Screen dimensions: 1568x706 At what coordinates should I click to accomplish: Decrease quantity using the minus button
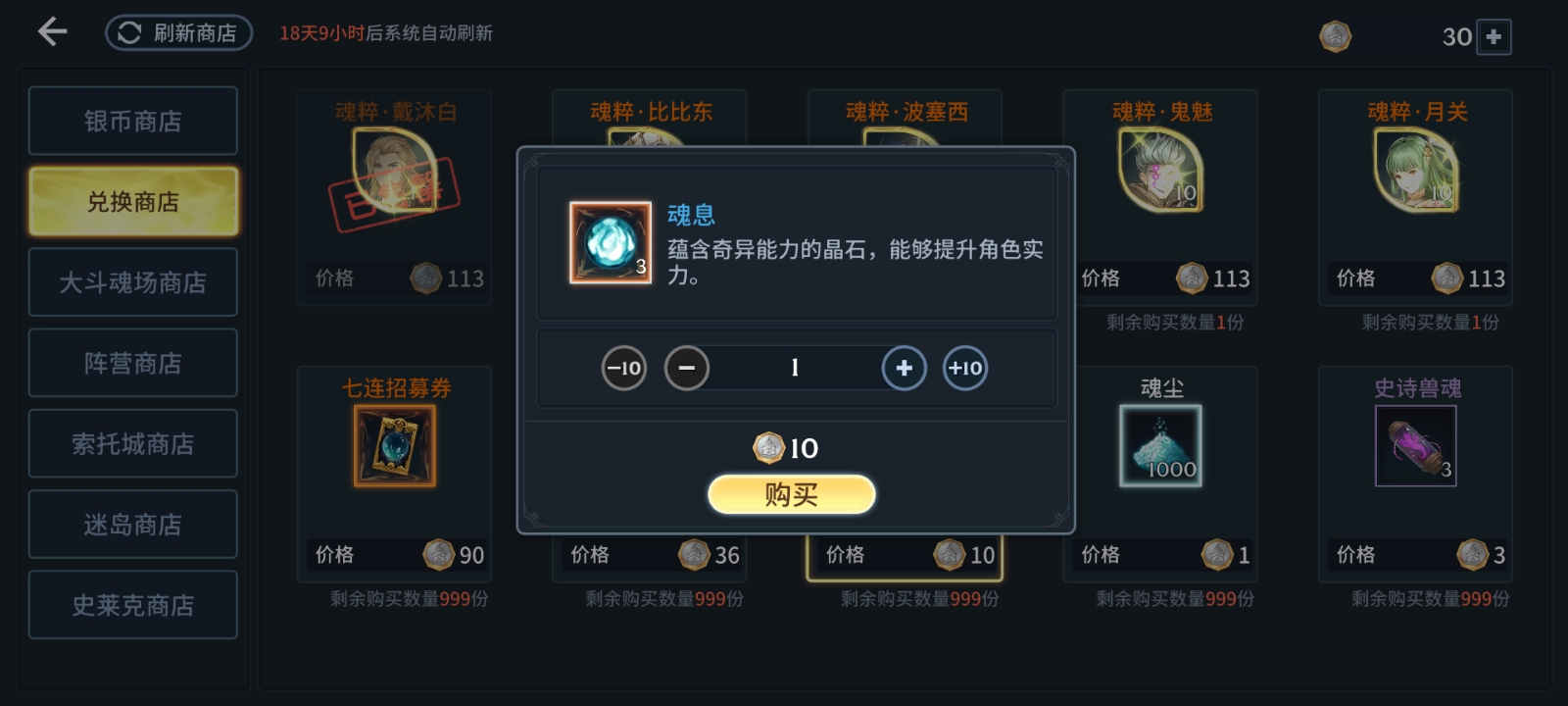(x=687, y=368)
